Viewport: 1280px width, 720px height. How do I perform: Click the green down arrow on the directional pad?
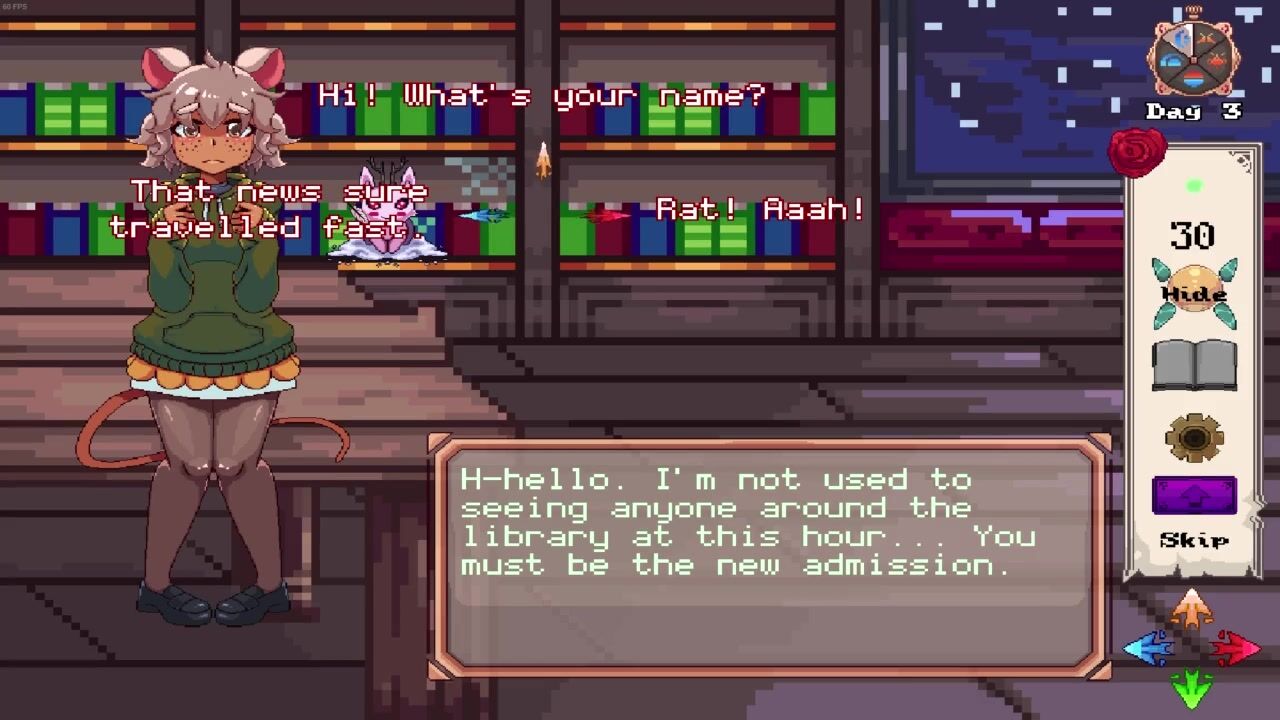point(1191,689)
